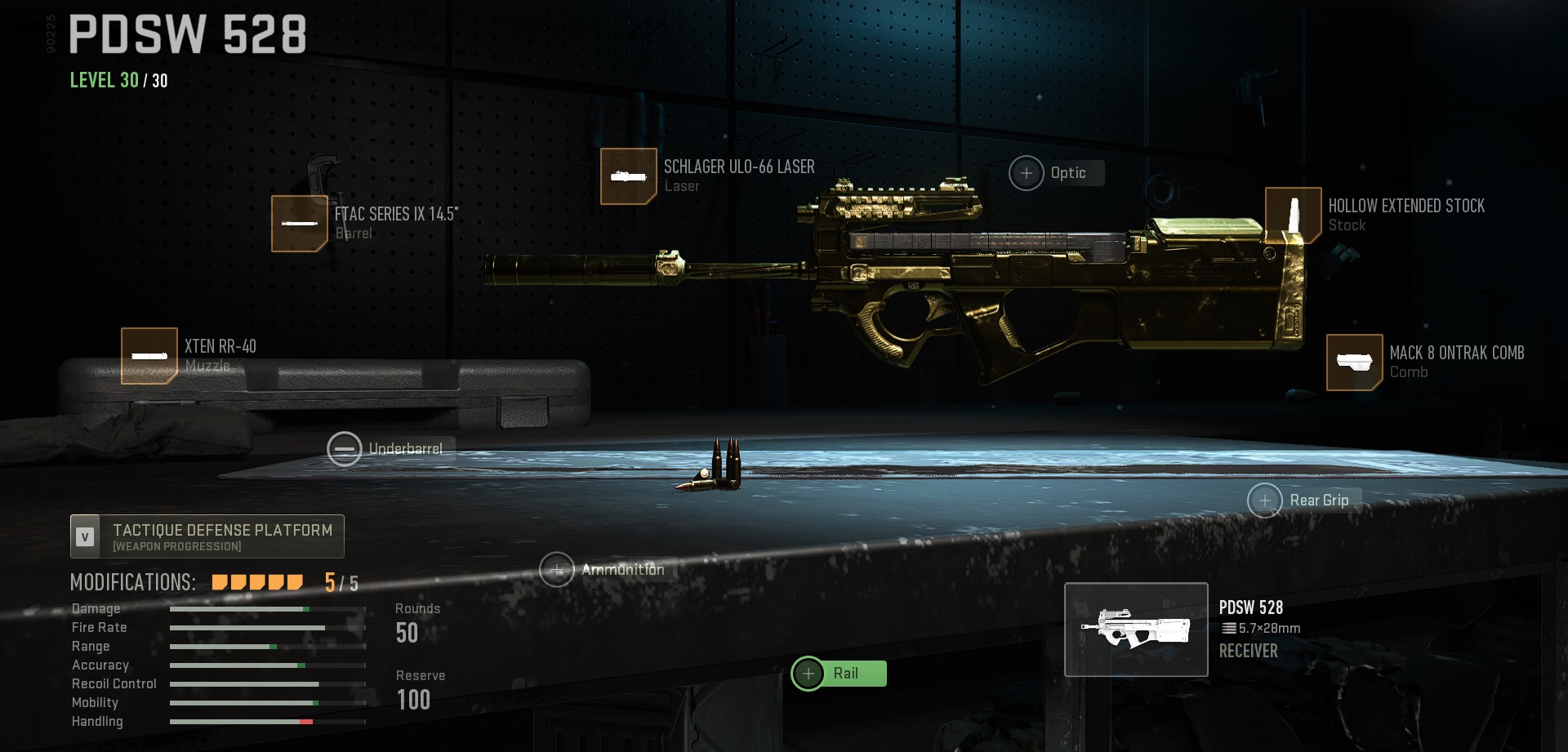Open the Optic attachment expander
The image size is (1568, 752).
pos(1025,173)
